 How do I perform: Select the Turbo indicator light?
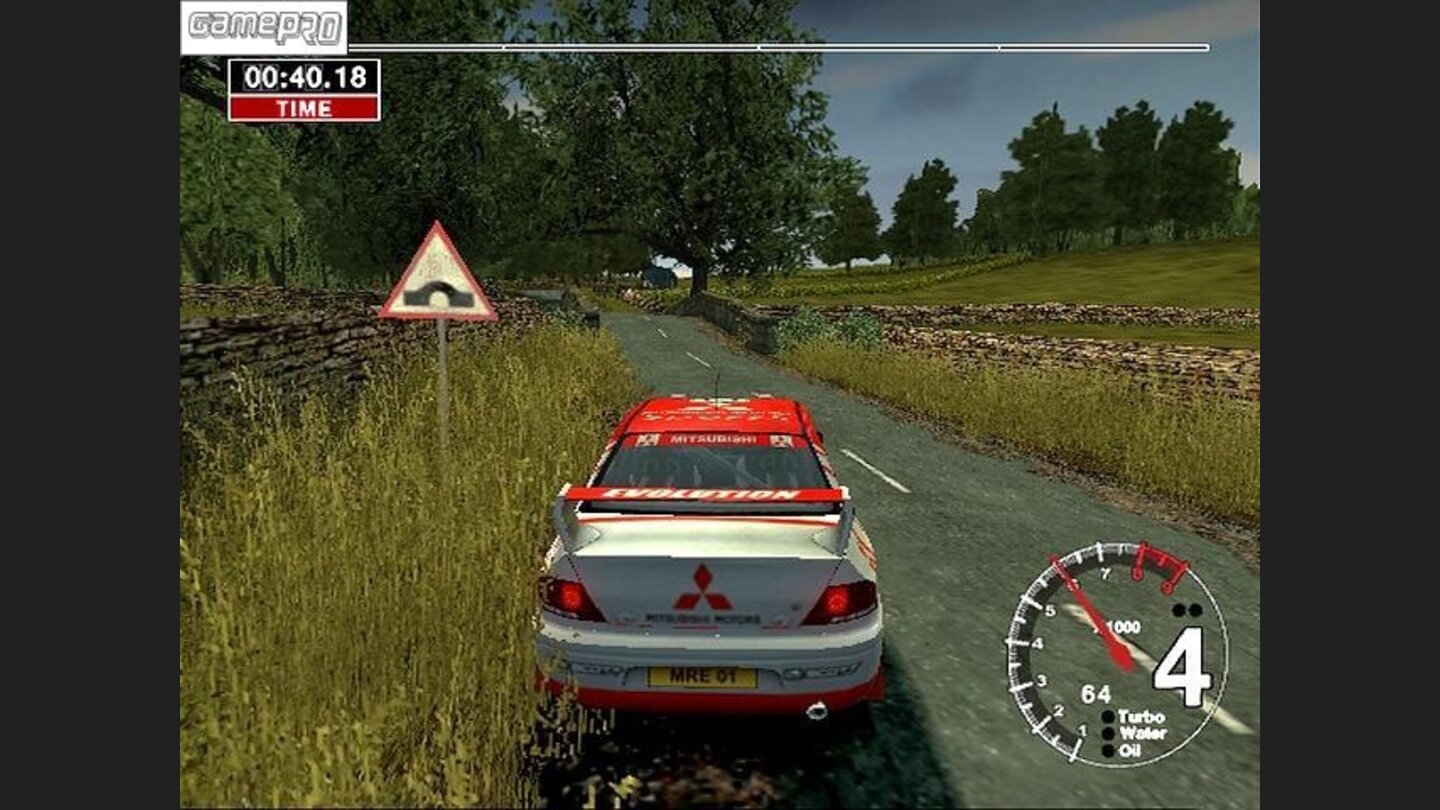(1108, 717)
